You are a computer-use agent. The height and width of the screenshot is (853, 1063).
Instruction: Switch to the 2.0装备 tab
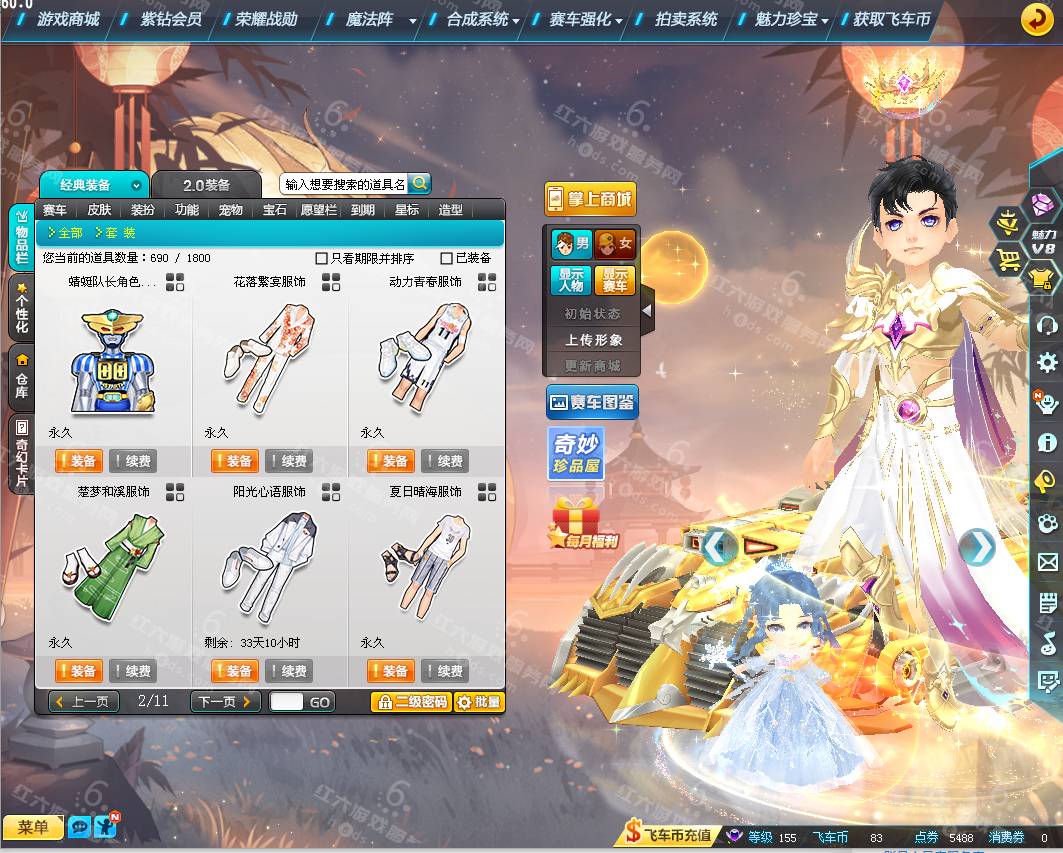[206, 185]
